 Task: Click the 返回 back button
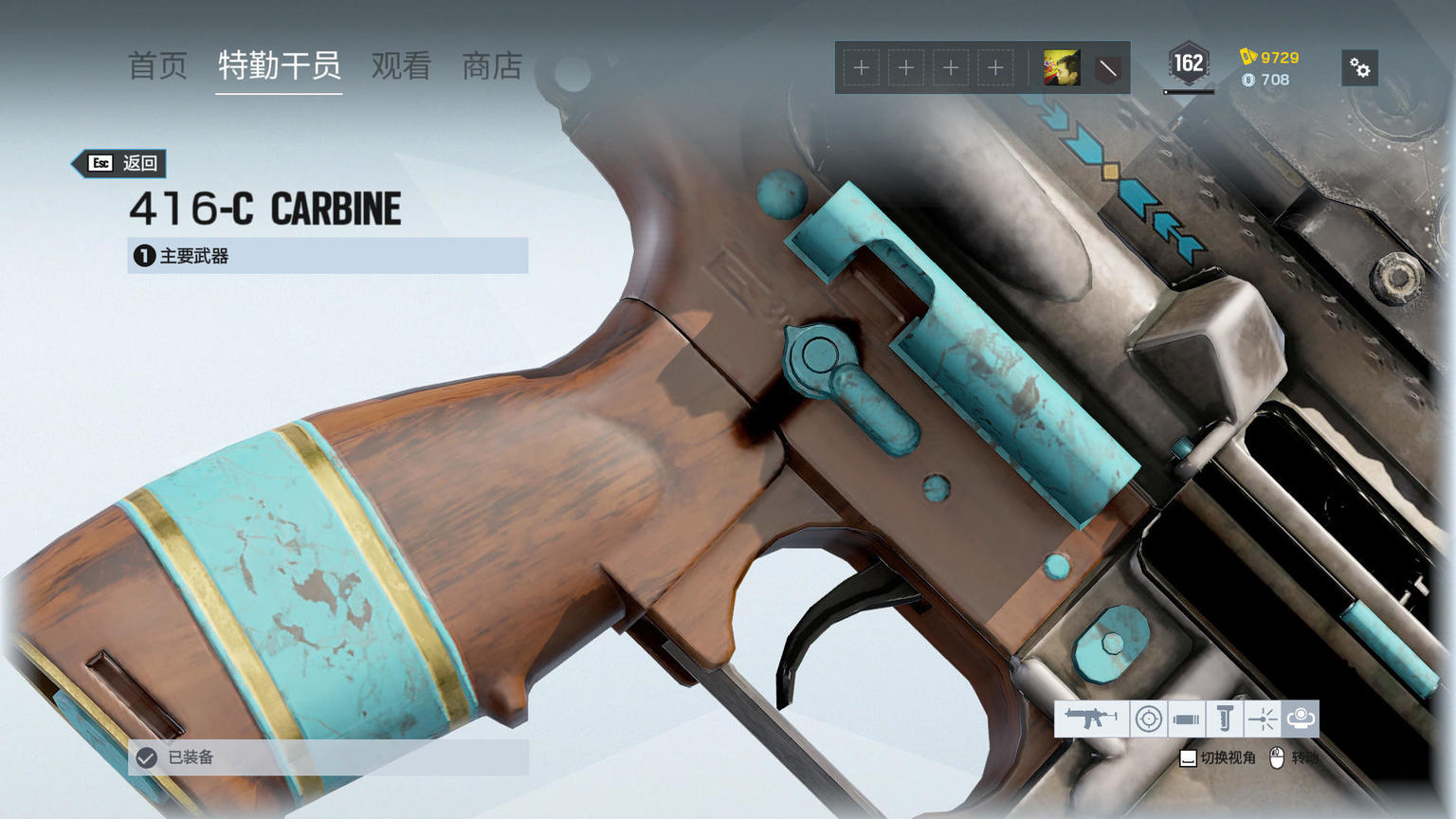tap(122, 163)
